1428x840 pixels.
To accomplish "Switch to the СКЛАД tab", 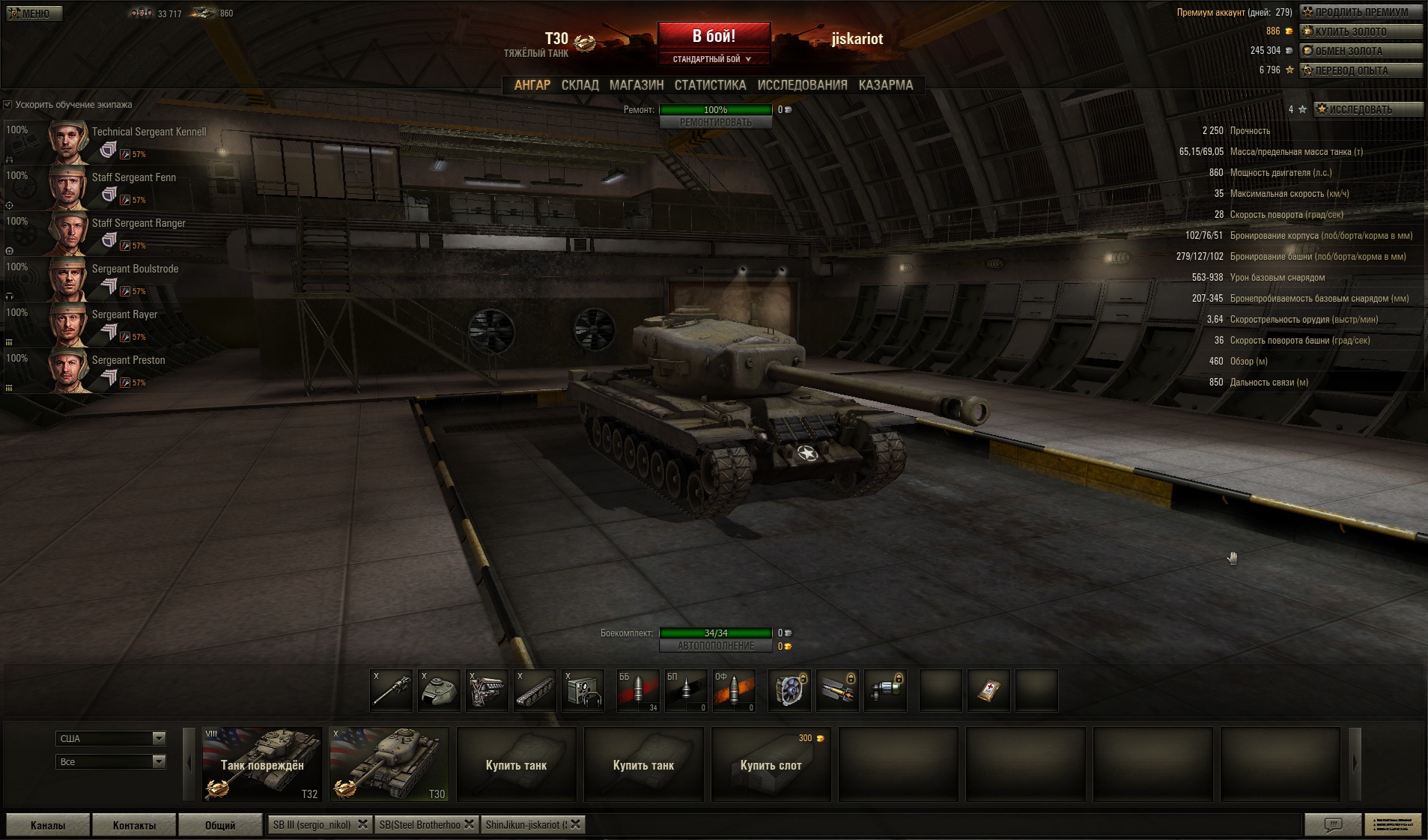I will (580, 85).
